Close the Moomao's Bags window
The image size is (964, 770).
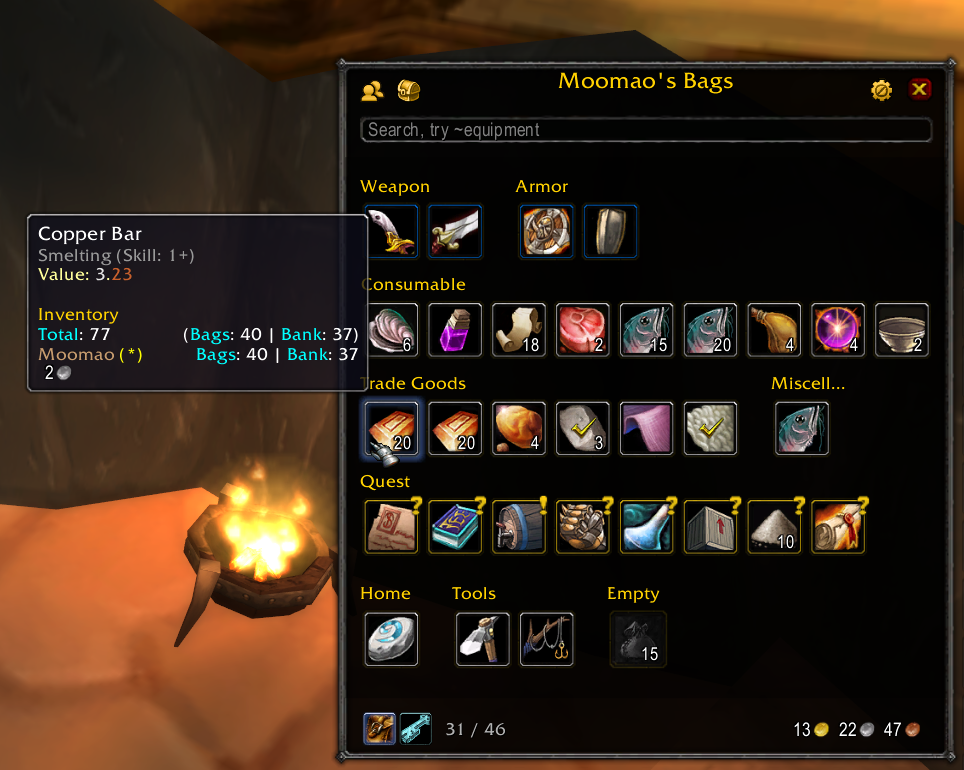coord(919,90)
